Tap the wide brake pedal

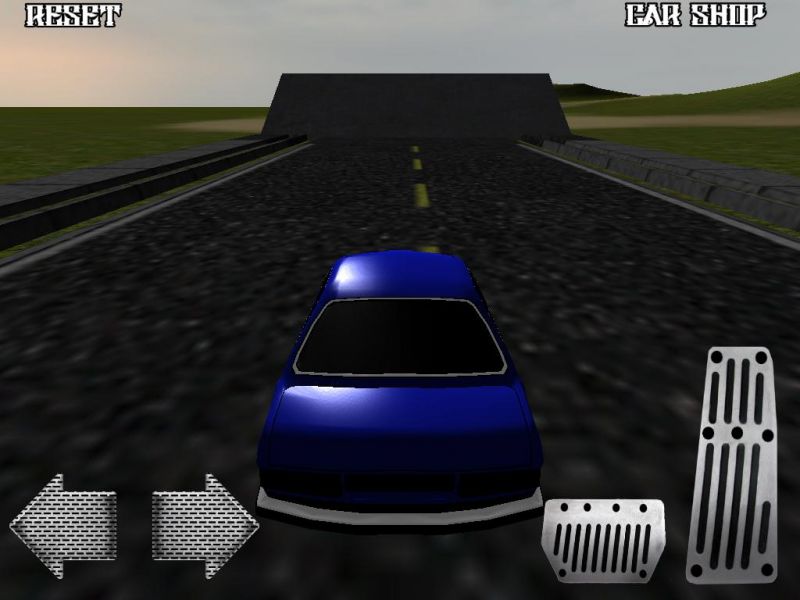pos(603,540)
